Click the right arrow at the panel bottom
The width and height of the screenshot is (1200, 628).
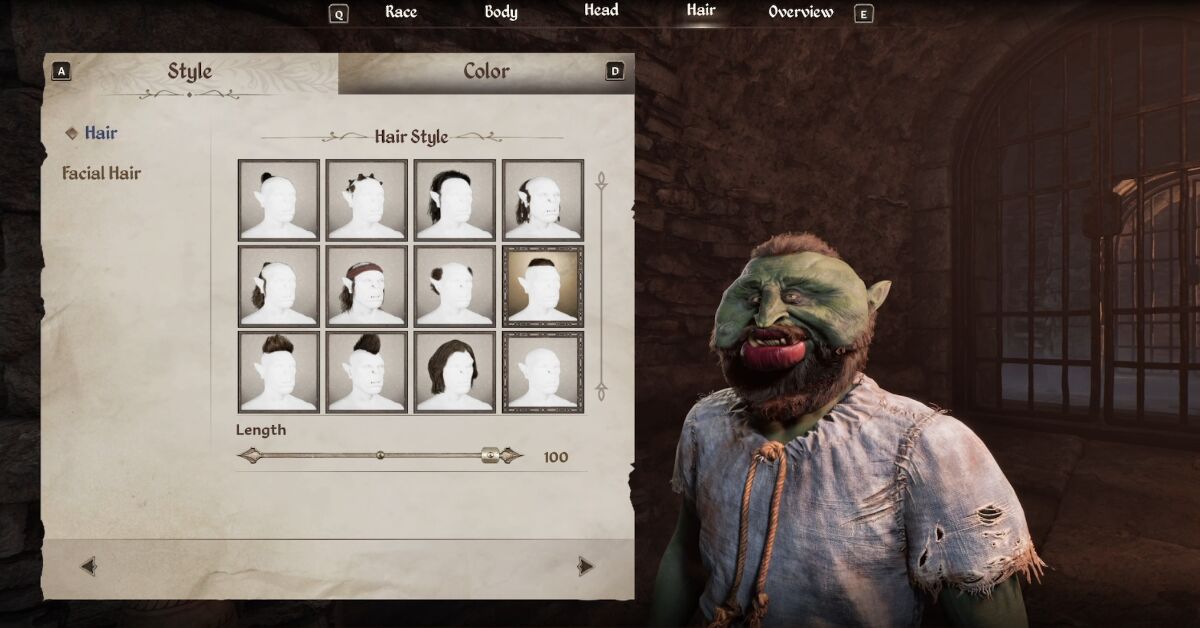tap(585, 567)
